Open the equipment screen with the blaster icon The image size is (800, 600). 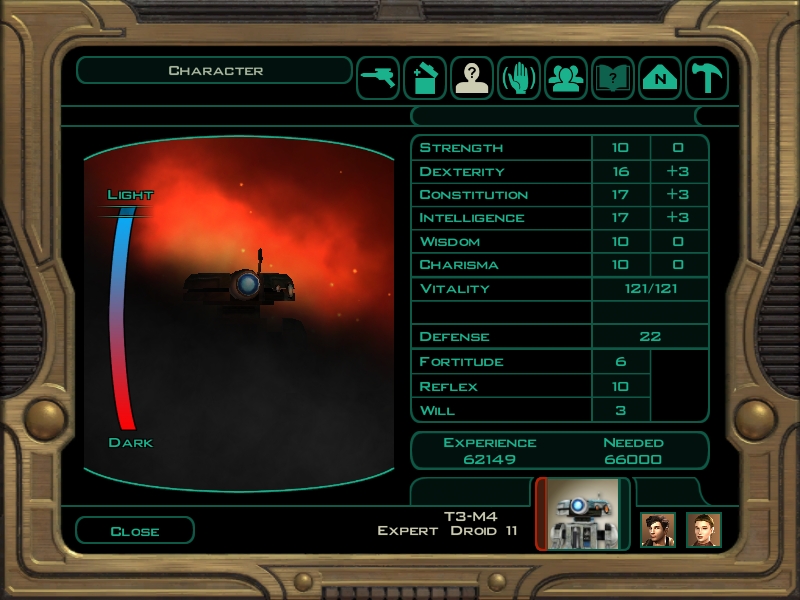tap(378, 78)
